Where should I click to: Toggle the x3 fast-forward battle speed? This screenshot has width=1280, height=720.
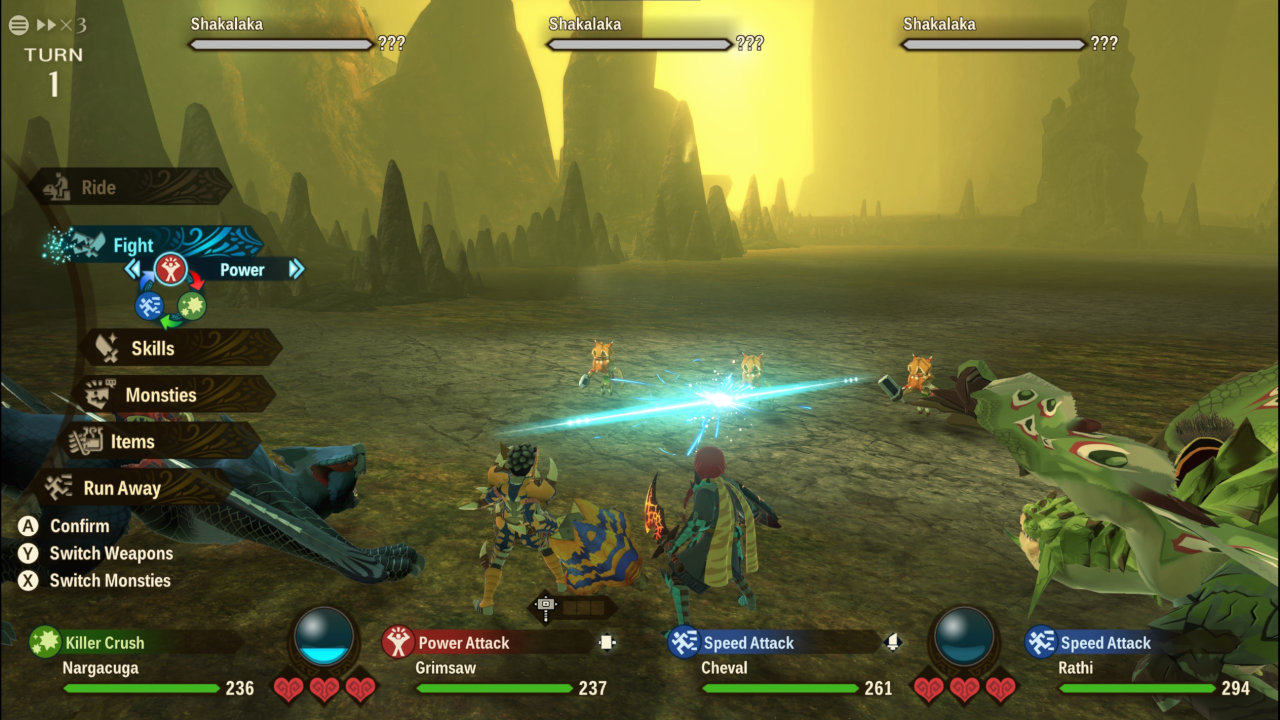click(61, 25)
